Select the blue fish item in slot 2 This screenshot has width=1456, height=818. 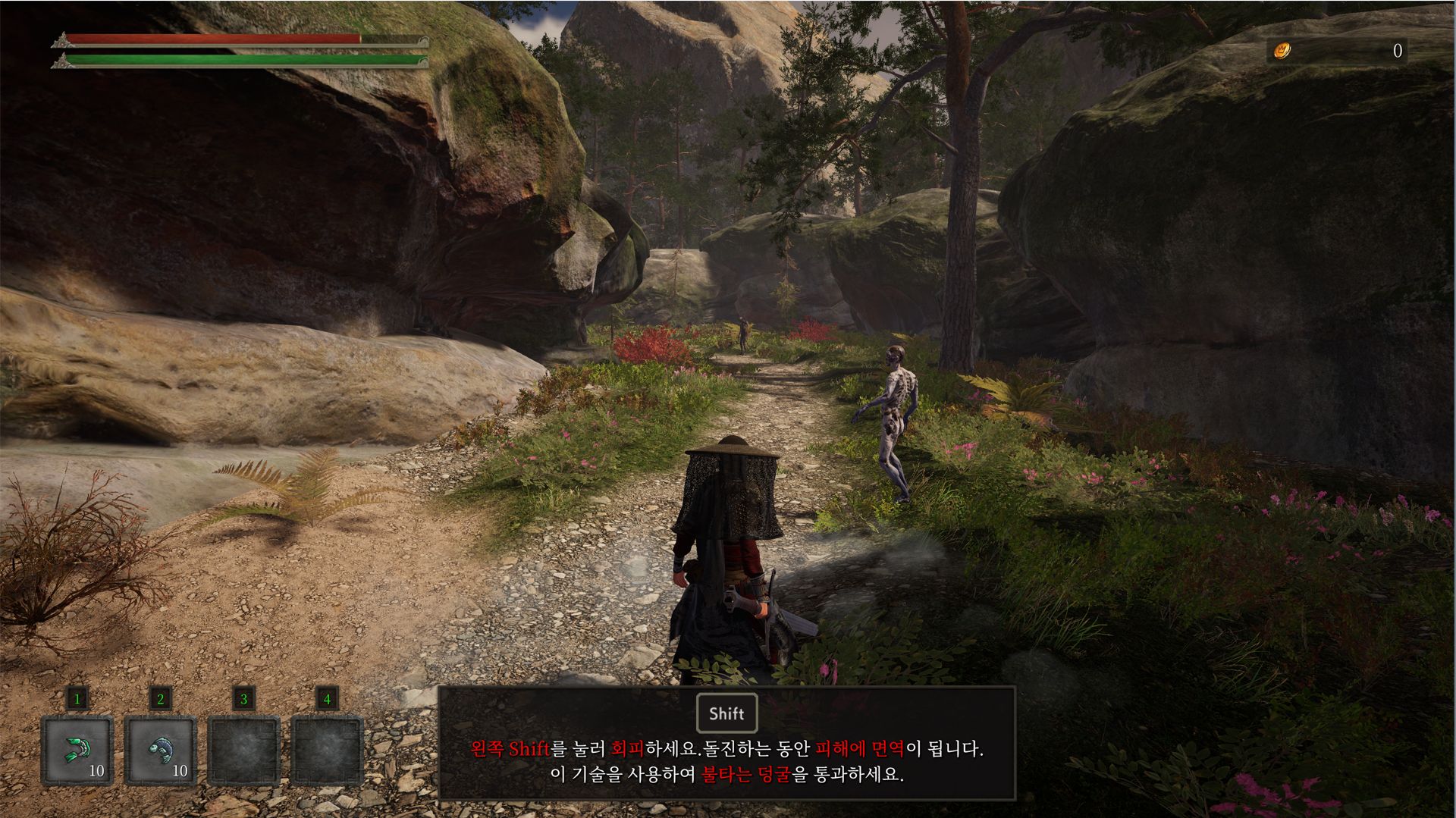click(160, 750)
